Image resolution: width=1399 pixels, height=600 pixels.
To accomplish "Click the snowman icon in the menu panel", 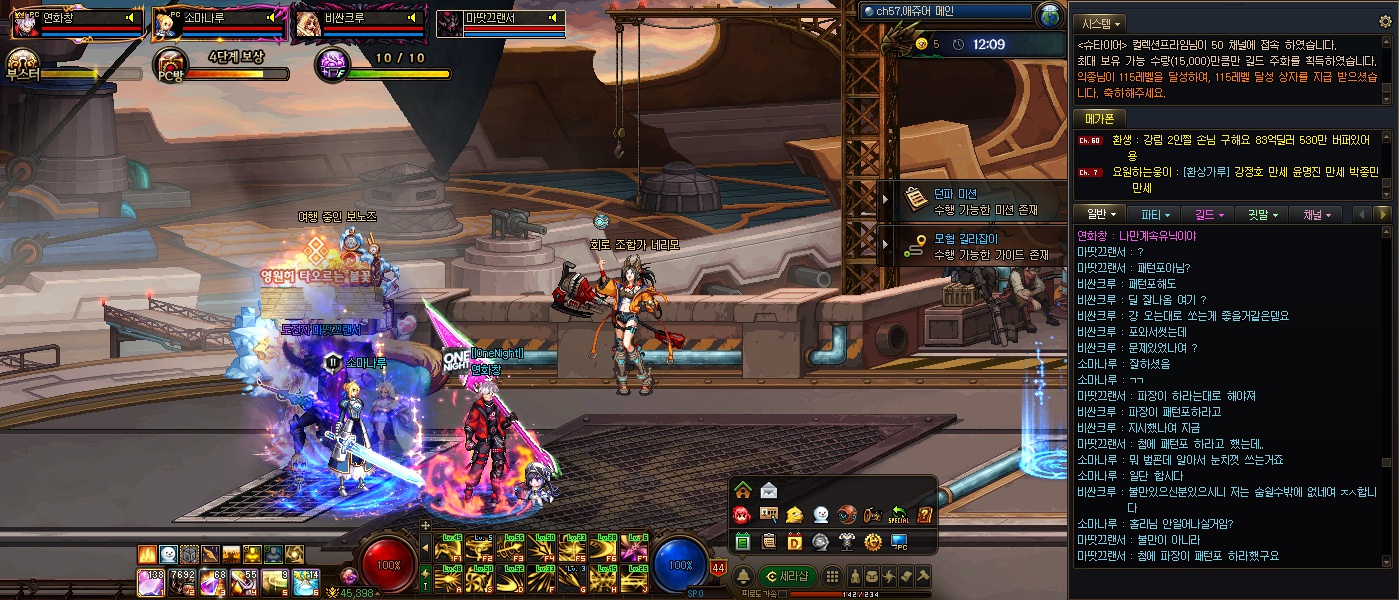I will click(821, 515).
